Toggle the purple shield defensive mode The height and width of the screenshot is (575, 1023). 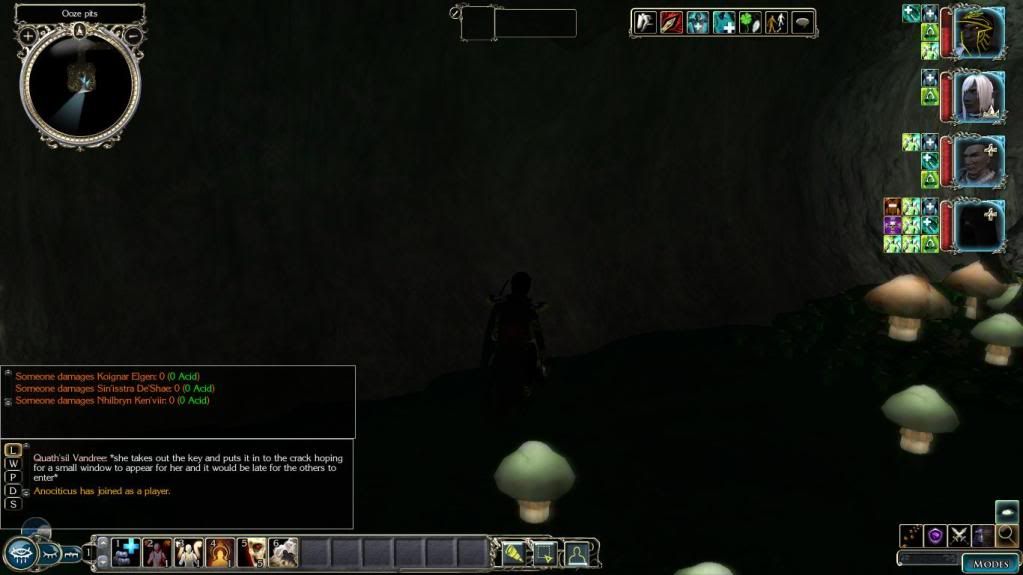(x=935, y=536)
